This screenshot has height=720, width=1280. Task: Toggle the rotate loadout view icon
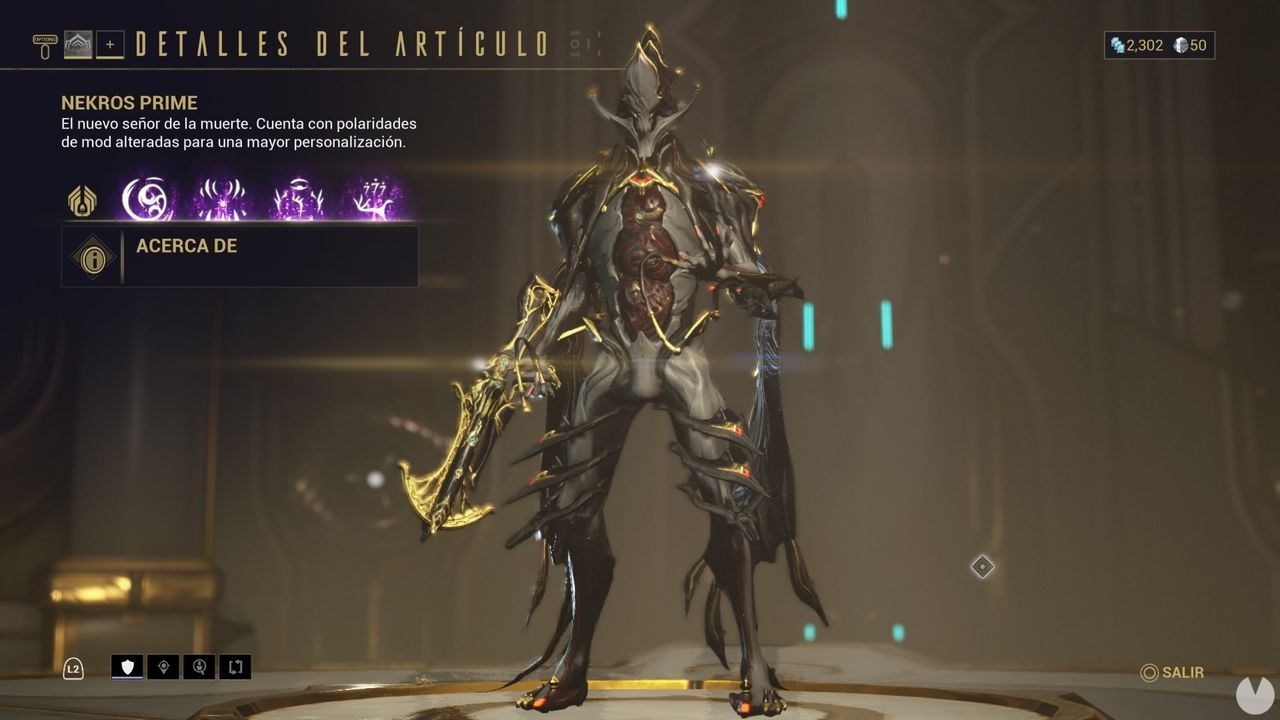(x=236, y=667)
